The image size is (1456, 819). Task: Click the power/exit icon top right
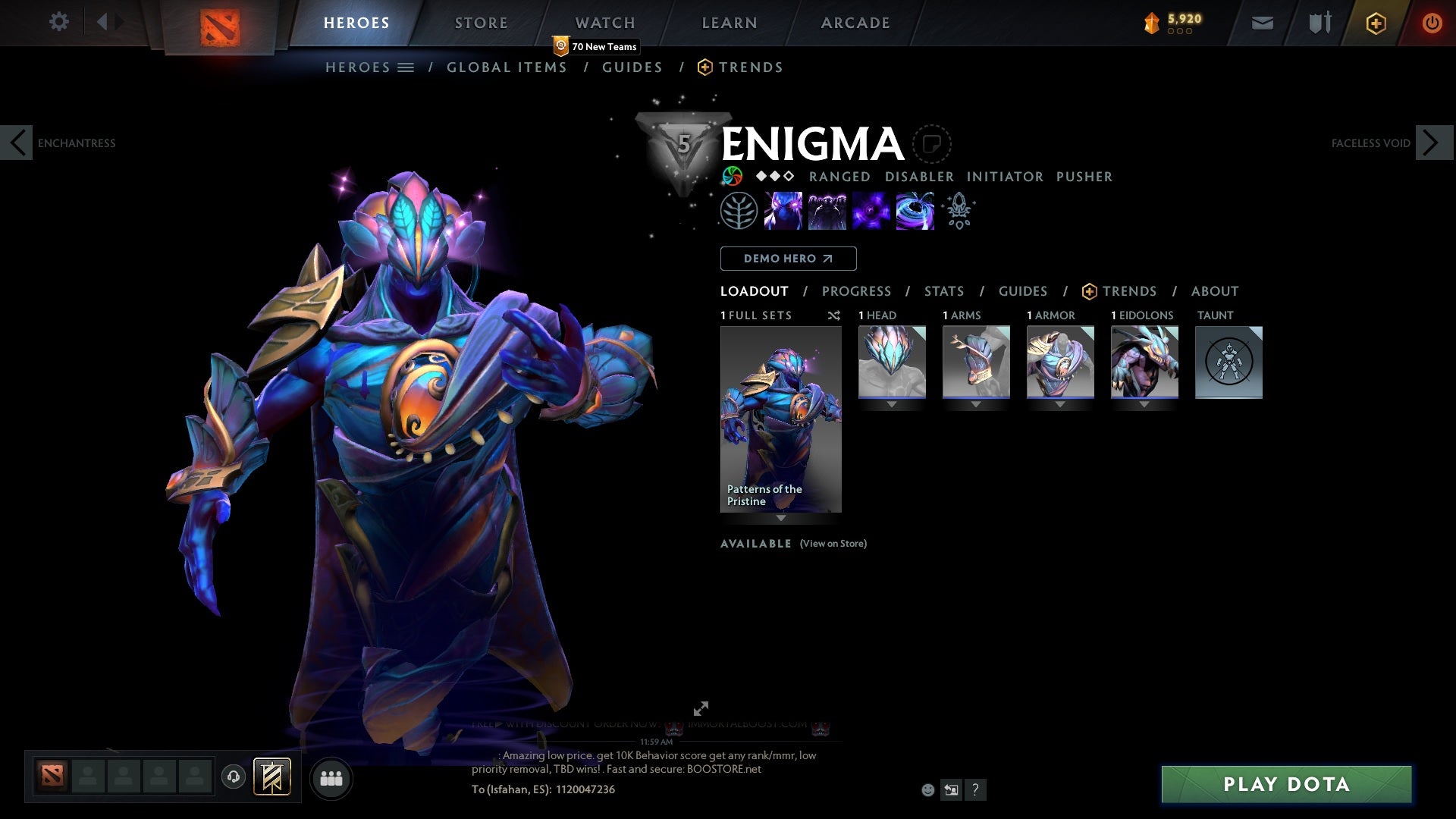[x=1432, y=23]
